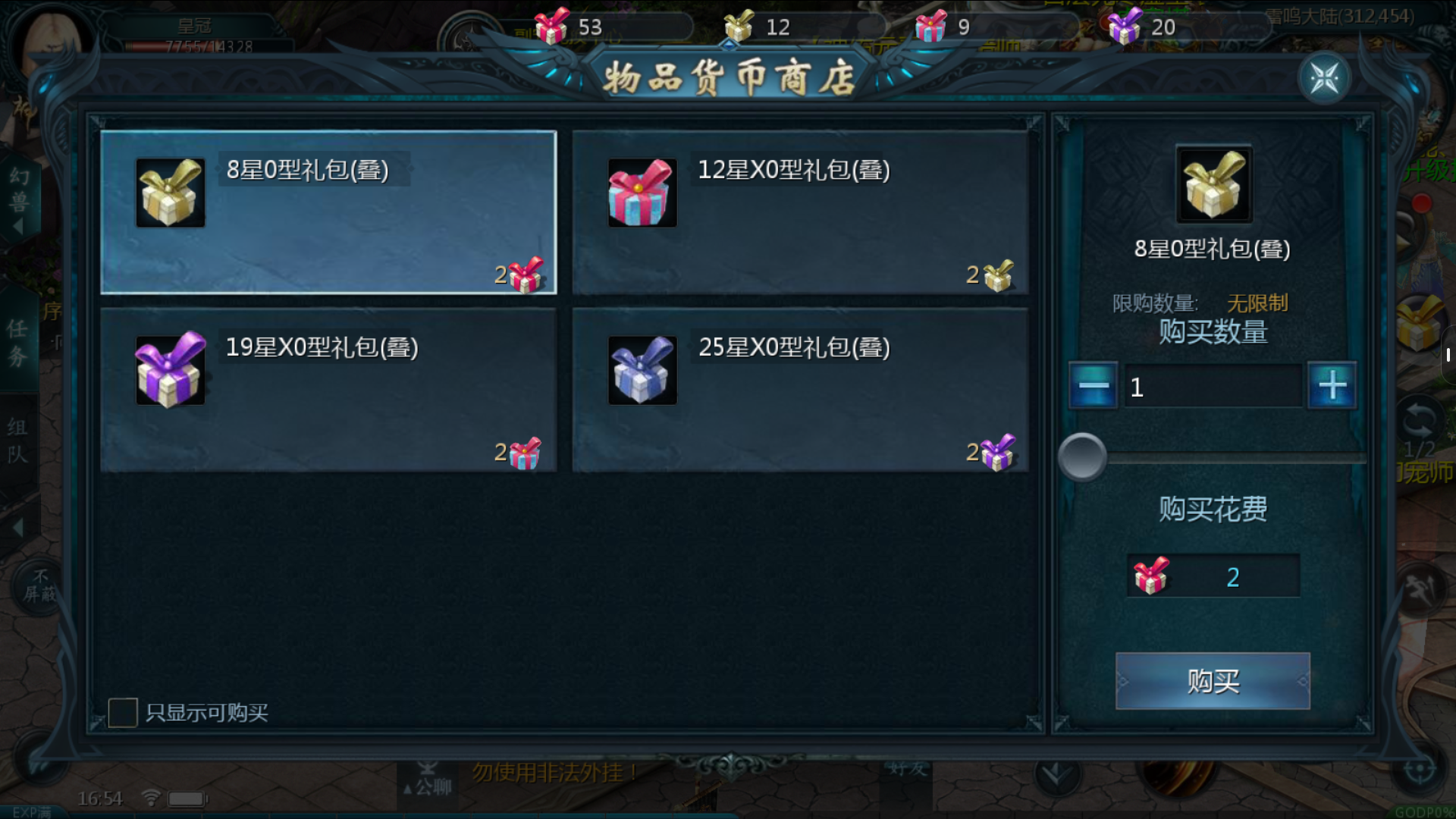This screenshot has height=819, width=1456.
Task: Increase purchase quantity with plus button
Action: [x=1332, y=386]
